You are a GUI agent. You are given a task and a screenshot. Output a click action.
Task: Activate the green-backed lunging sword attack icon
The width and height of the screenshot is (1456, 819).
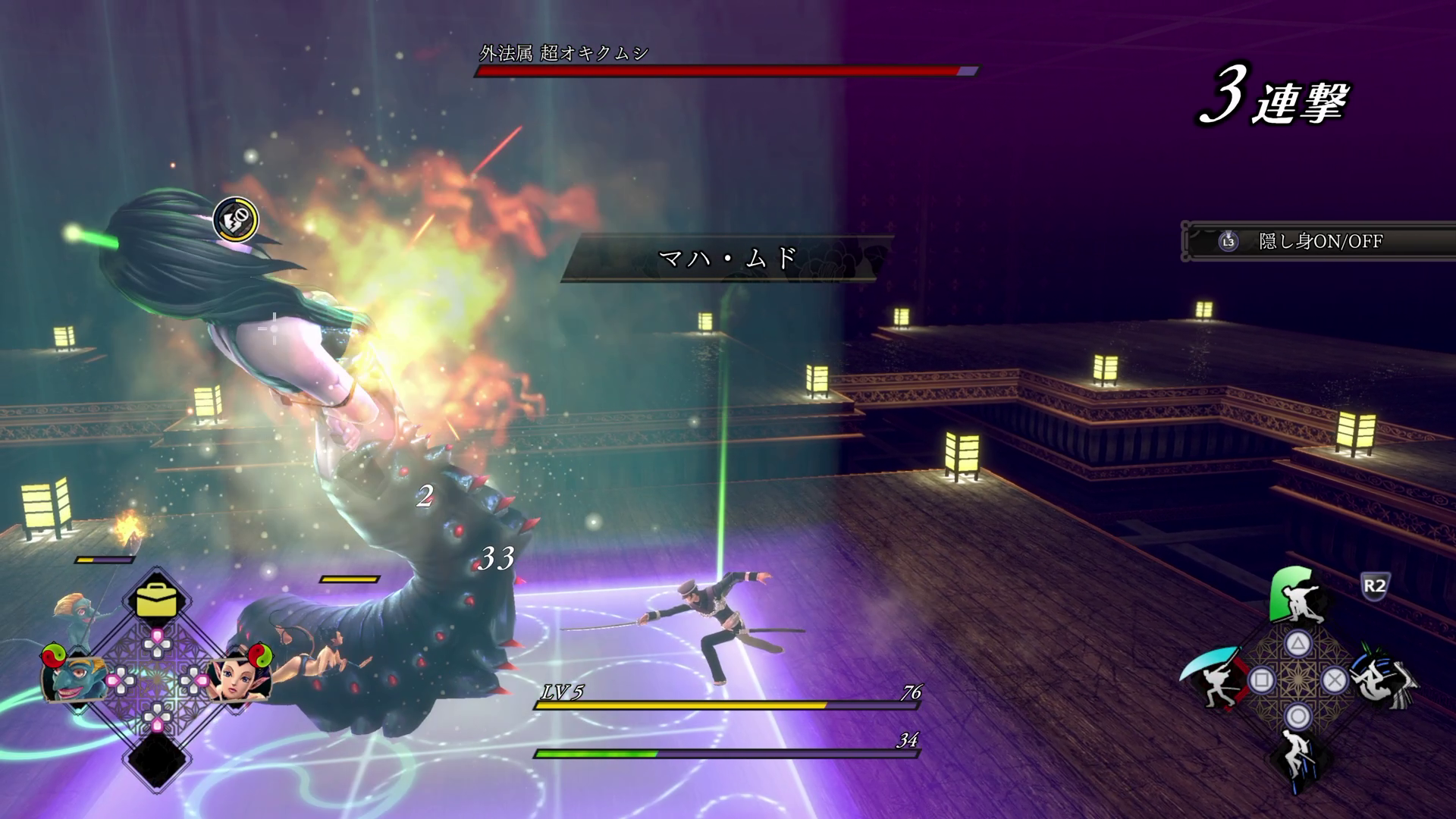[1299, 598]
